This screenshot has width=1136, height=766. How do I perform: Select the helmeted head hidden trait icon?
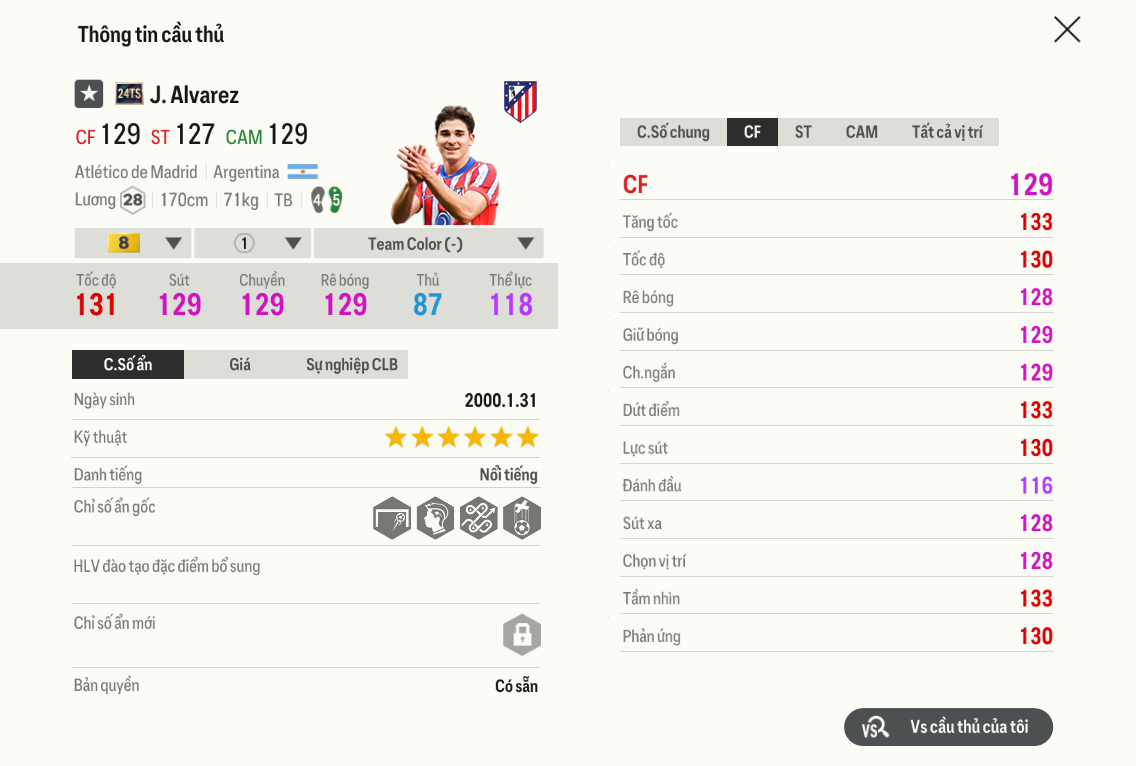(x=435, y=518)
